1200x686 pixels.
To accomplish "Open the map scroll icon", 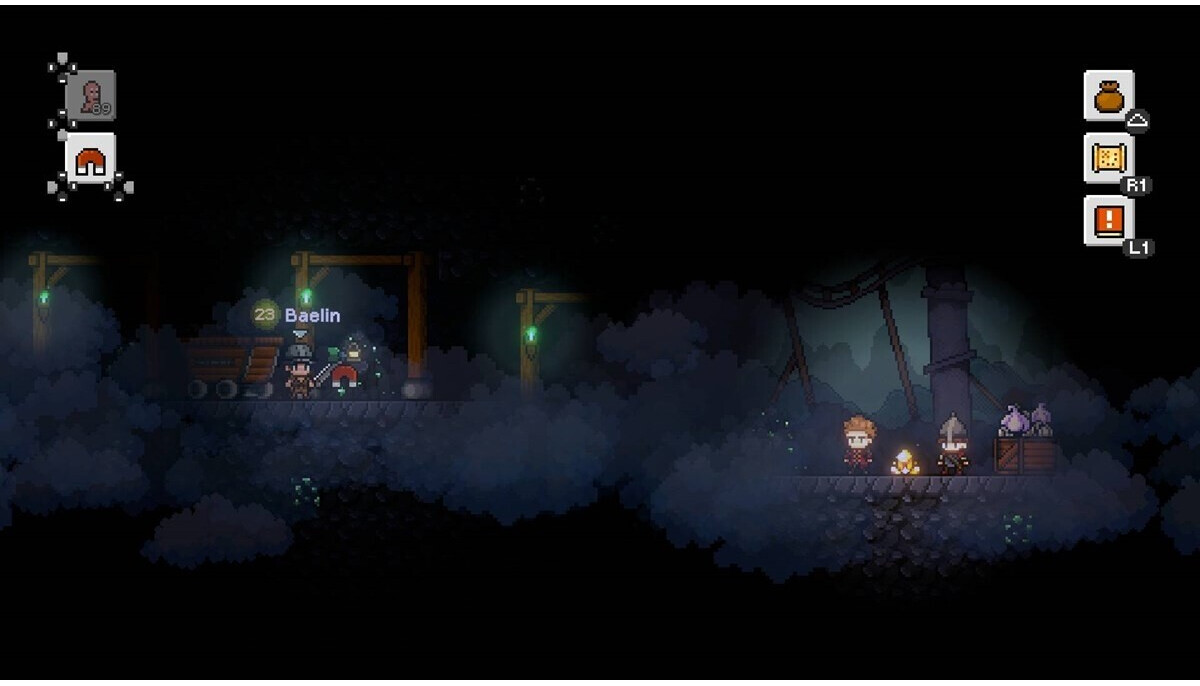I will [1108, 158].
